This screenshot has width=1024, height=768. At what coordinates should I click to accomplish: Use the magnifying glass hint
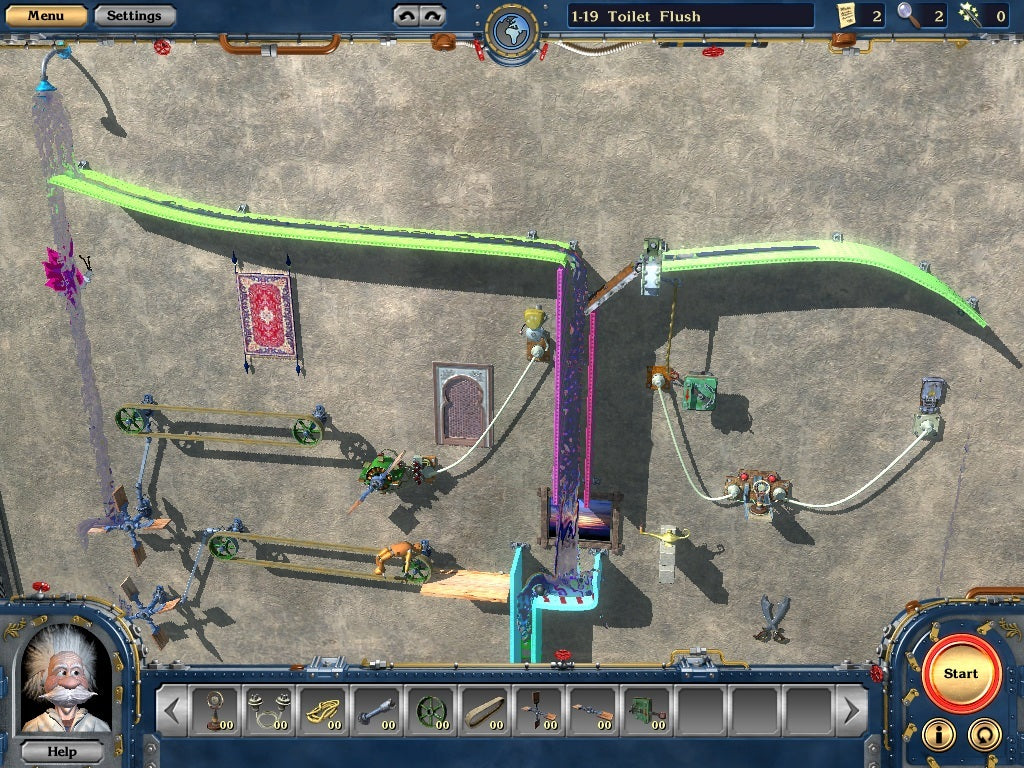tap(908, 14)
